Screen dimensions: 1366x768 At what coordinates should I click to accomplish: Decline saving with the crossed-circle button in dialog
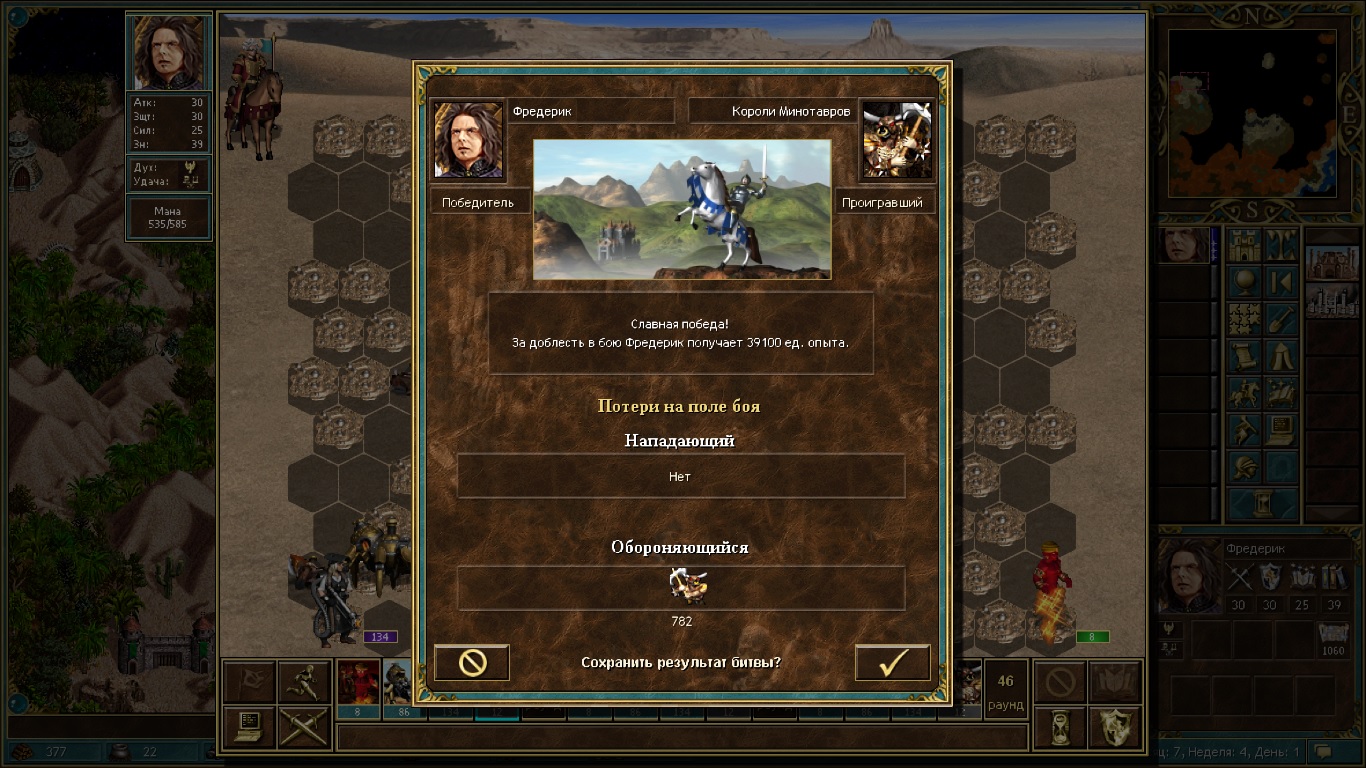point(472,663)
